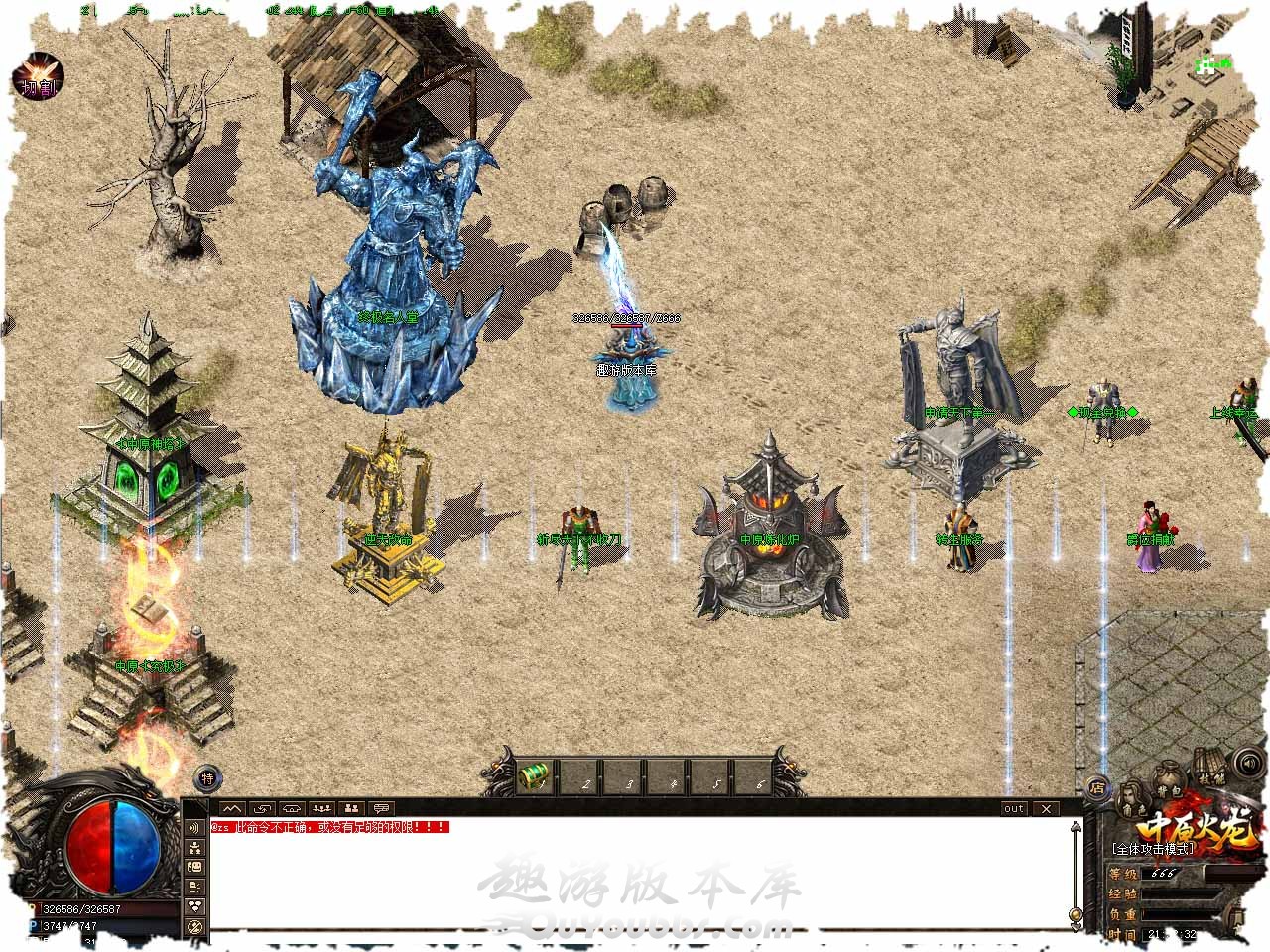Click the round 特 special button
1270x952 pixels.
[x=207, y=778]
